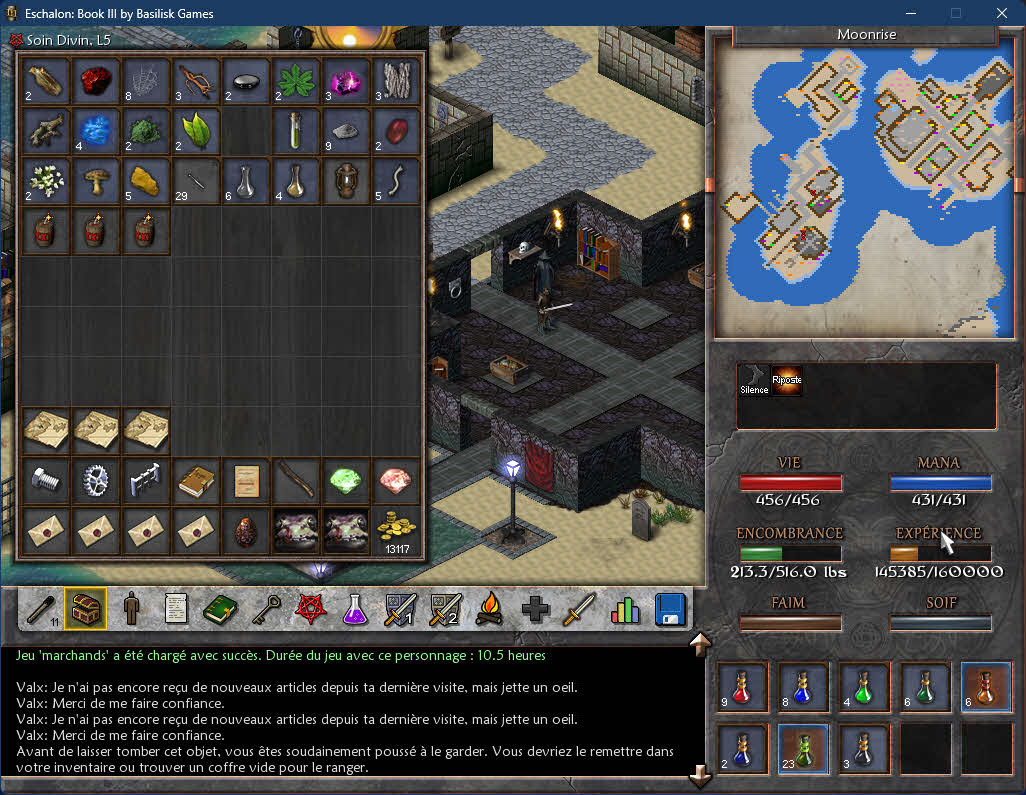Pick the green gemstone in the inventory
Image resolution: width=1026 pixels, height=795 pixels.
[345, 481]
